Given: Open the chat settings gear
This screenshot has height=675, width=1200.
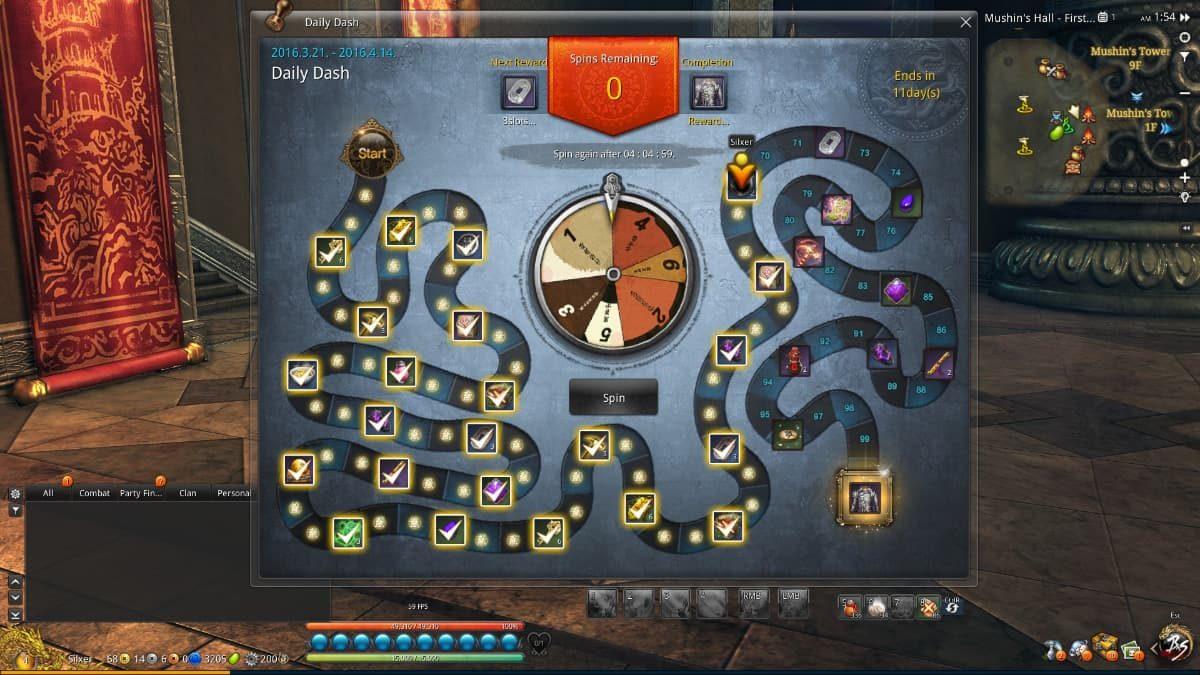Looking at the screenshot, I should (15, 493).
